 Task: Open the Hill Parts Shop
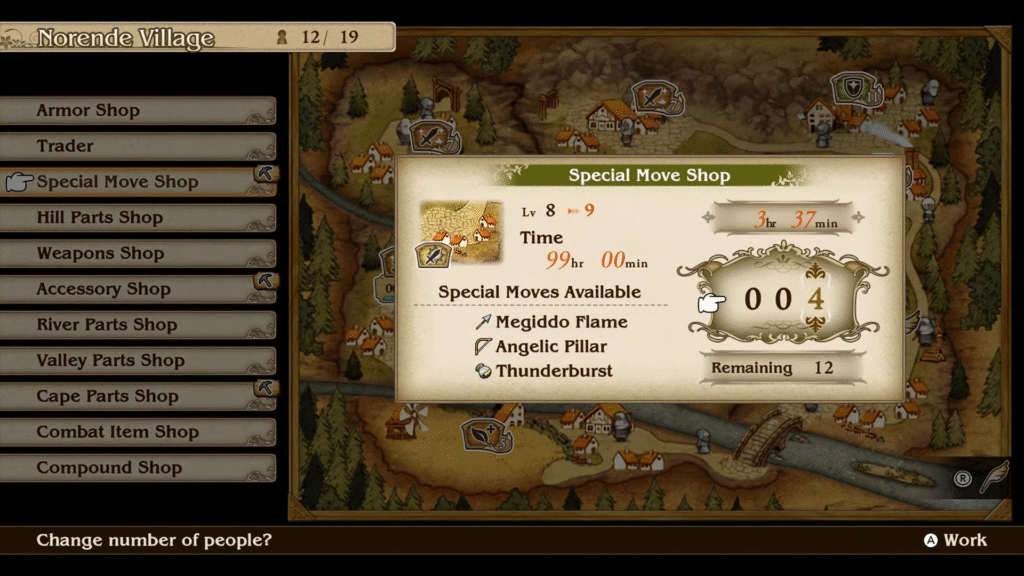pyautogui.click(x=99, y=218)
